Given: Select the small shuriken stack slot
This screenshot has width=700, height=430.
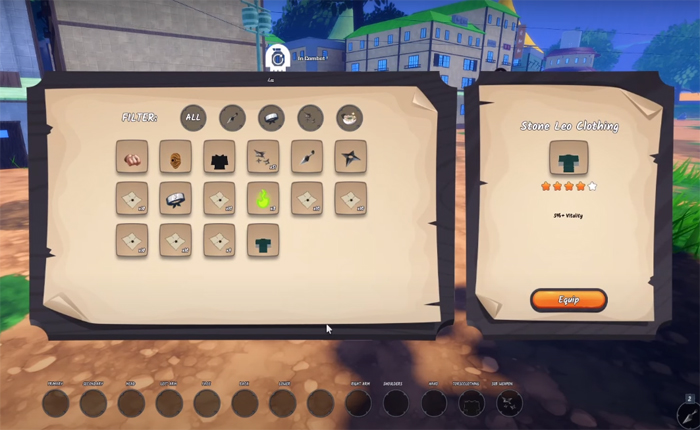Looking at the screenshot, I should (263, 157).
